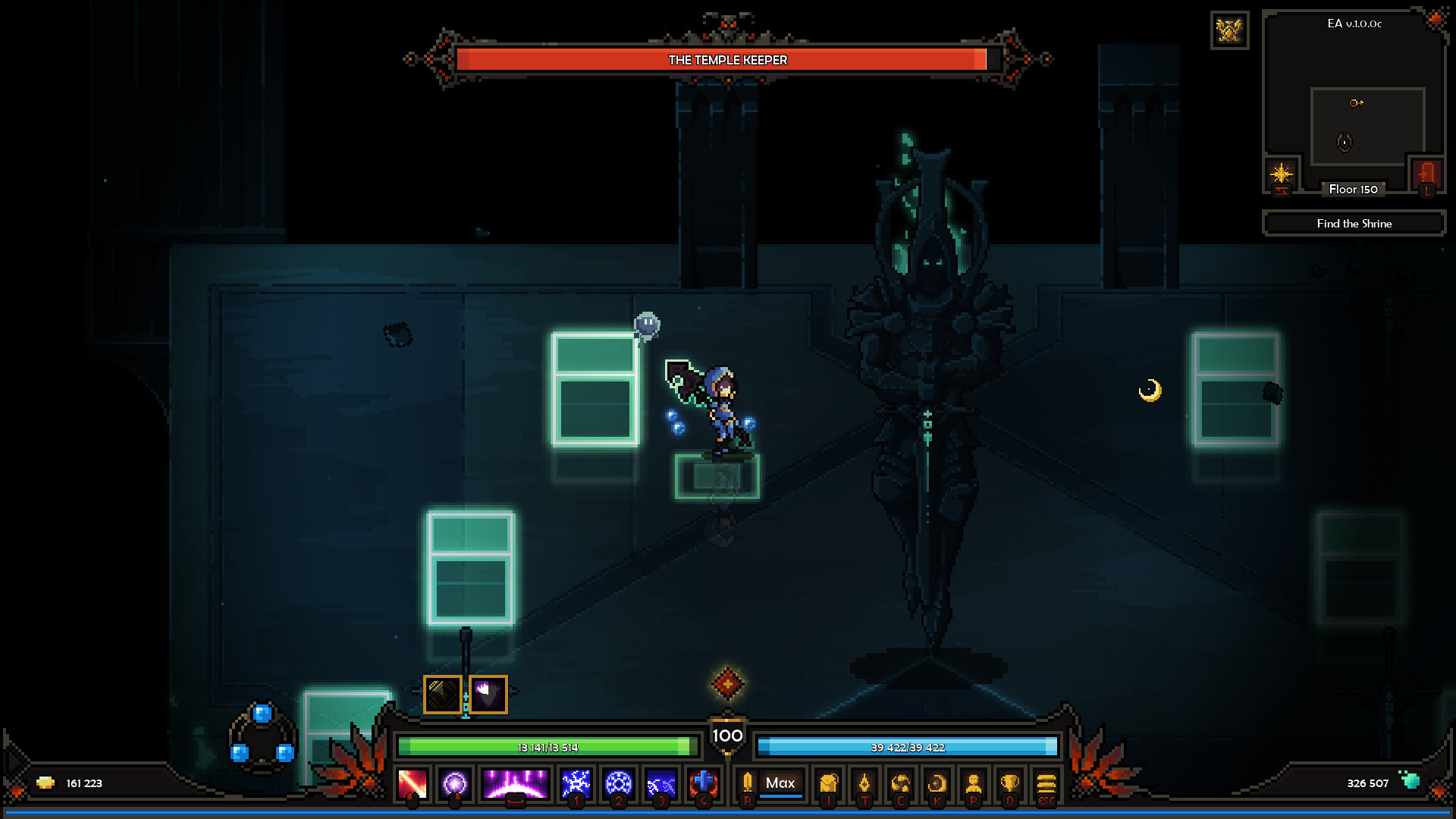Screen dimensions: 1456x819
Task: Open the golden crest icon beside minimap
Action: [1229, 30]
